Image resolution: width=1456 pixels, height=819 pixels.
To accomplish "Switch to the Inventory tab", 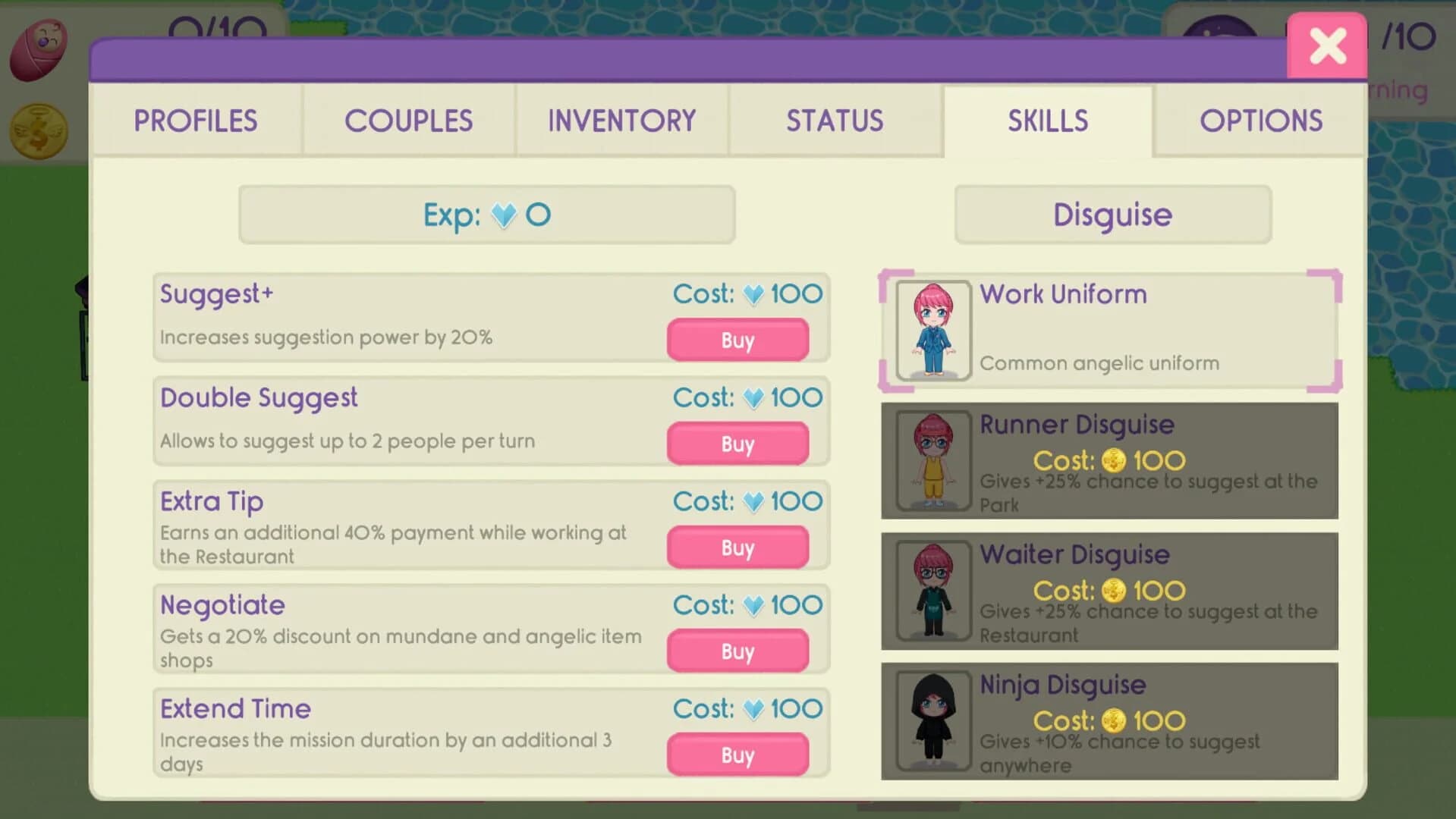I will pyautogui.click(x=621, y=121).
